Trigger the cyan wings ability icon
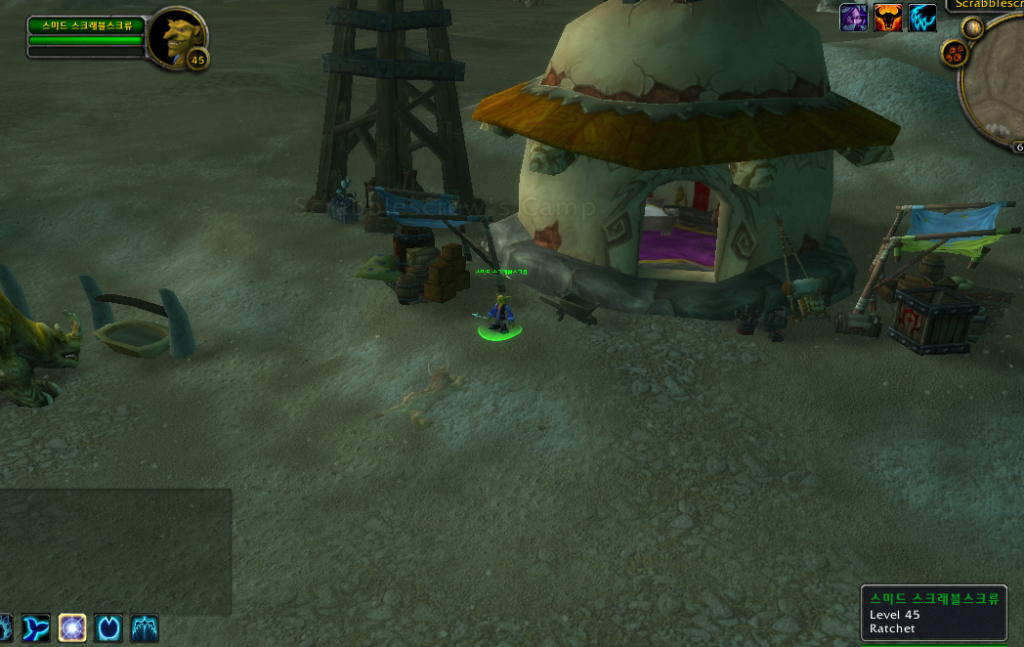The height and width of the screenshot is (647, 1024). (x=144, y=628)
